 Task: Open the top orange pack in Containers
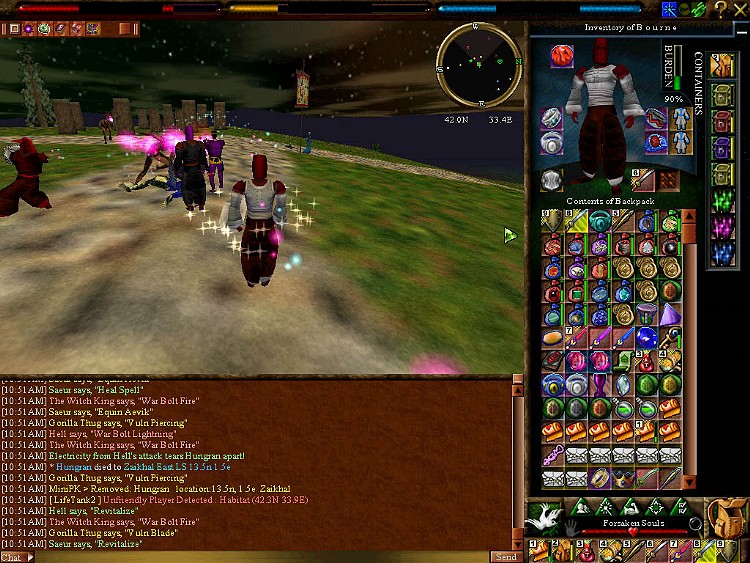[722, 65]
